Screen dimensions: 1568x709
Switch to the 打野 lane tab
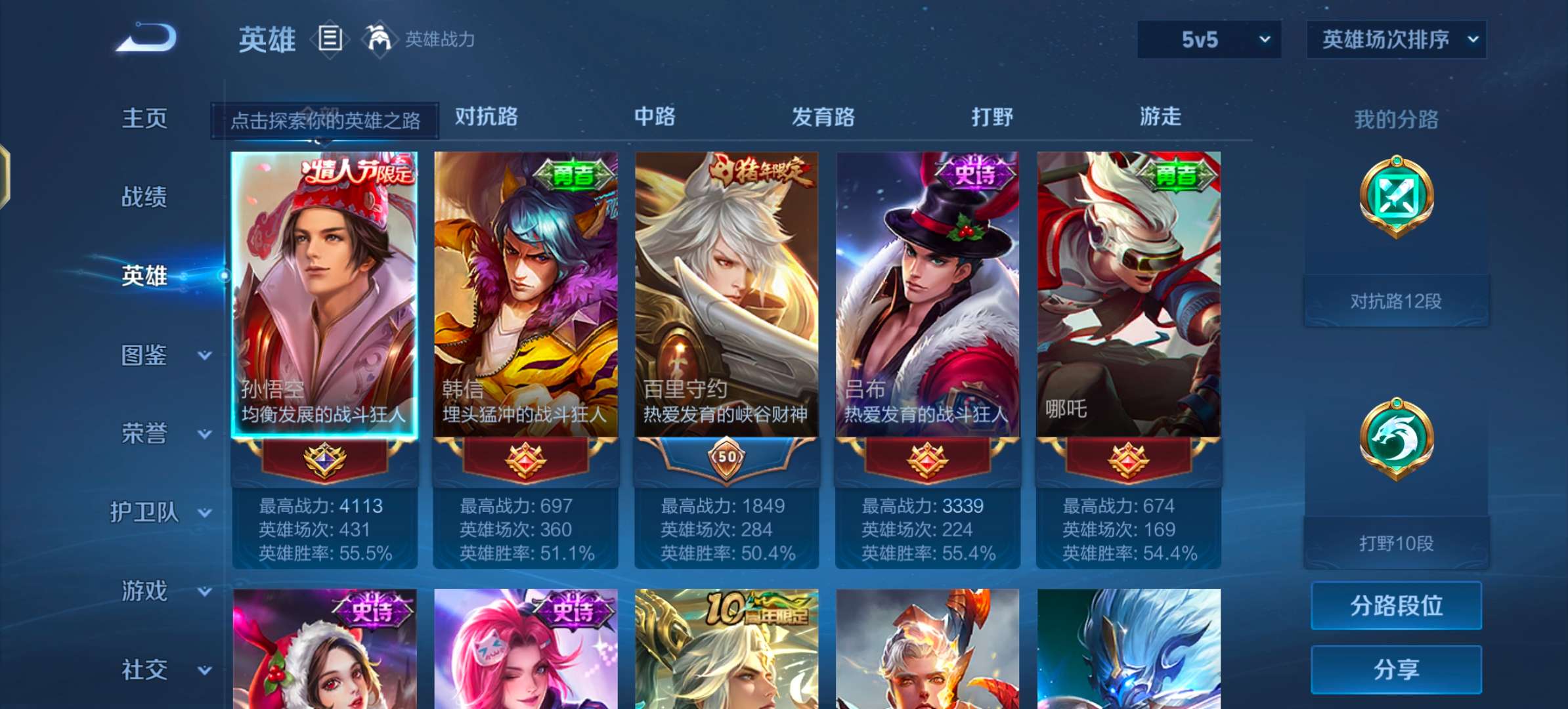point(993,117)
